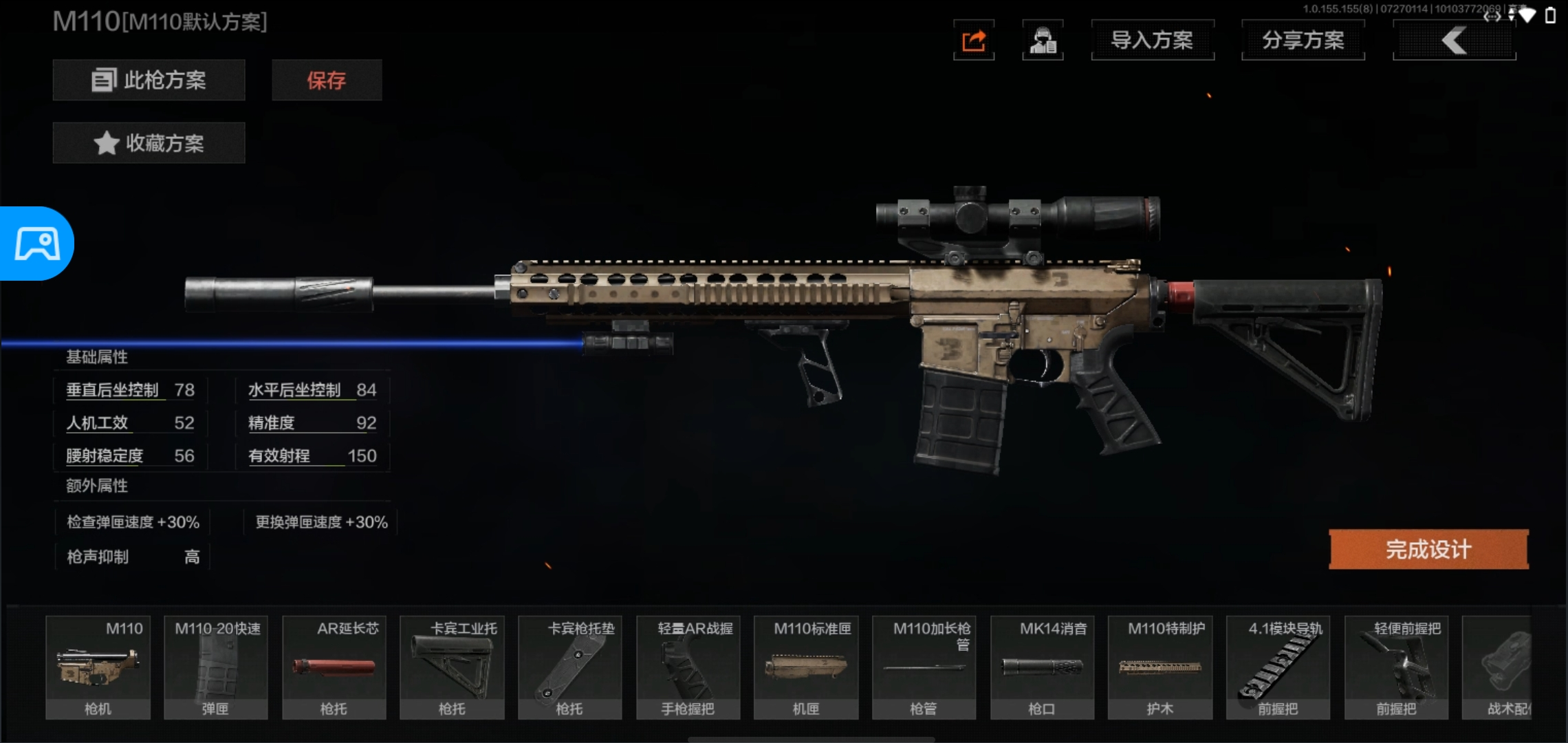This screenshot has height=743, width=1568.
Task: Confirm with 完成设计 button
Action: click(x=1428, y=549)
